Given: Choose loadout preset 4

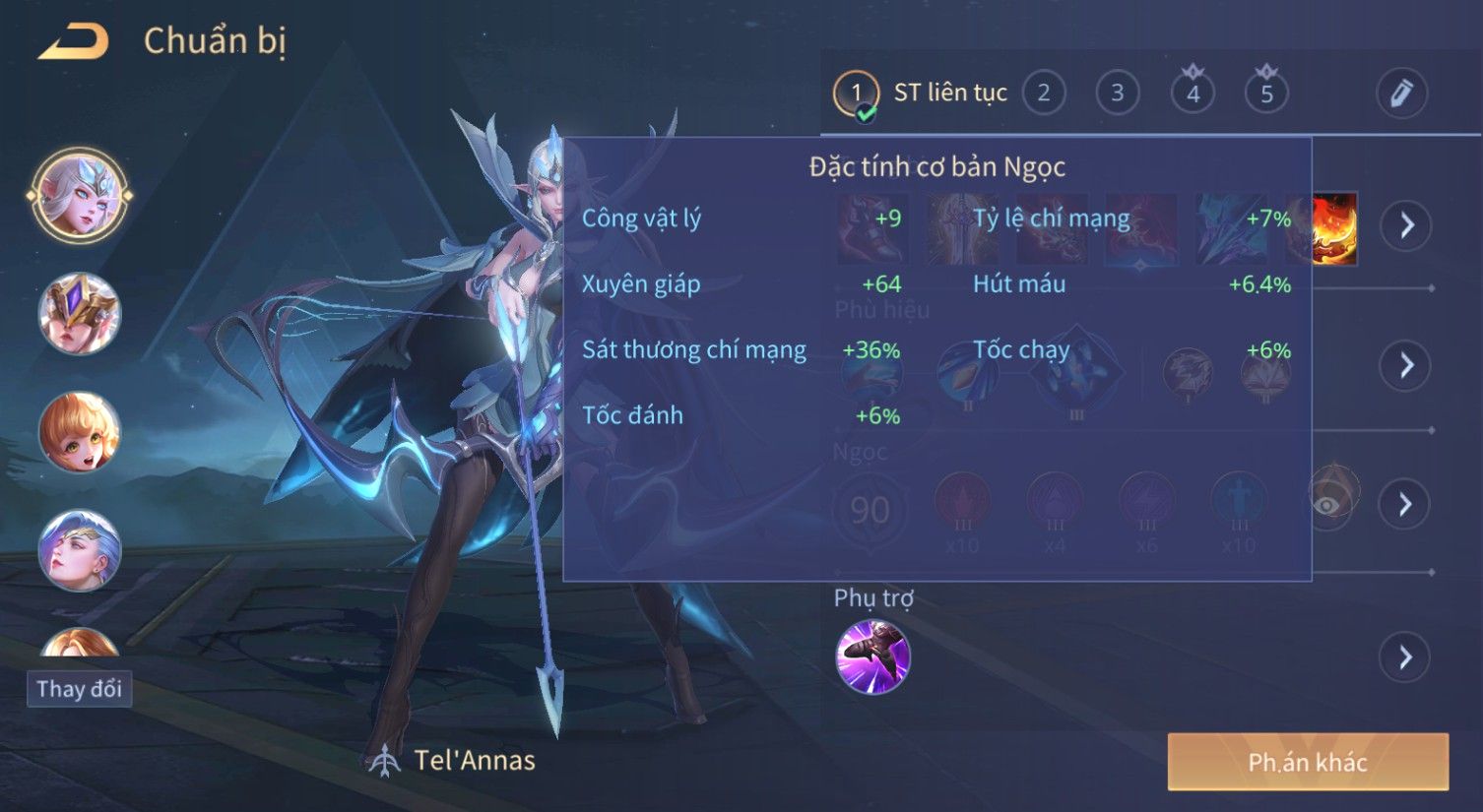Looking at the screenshot, I should point(1193,94).
